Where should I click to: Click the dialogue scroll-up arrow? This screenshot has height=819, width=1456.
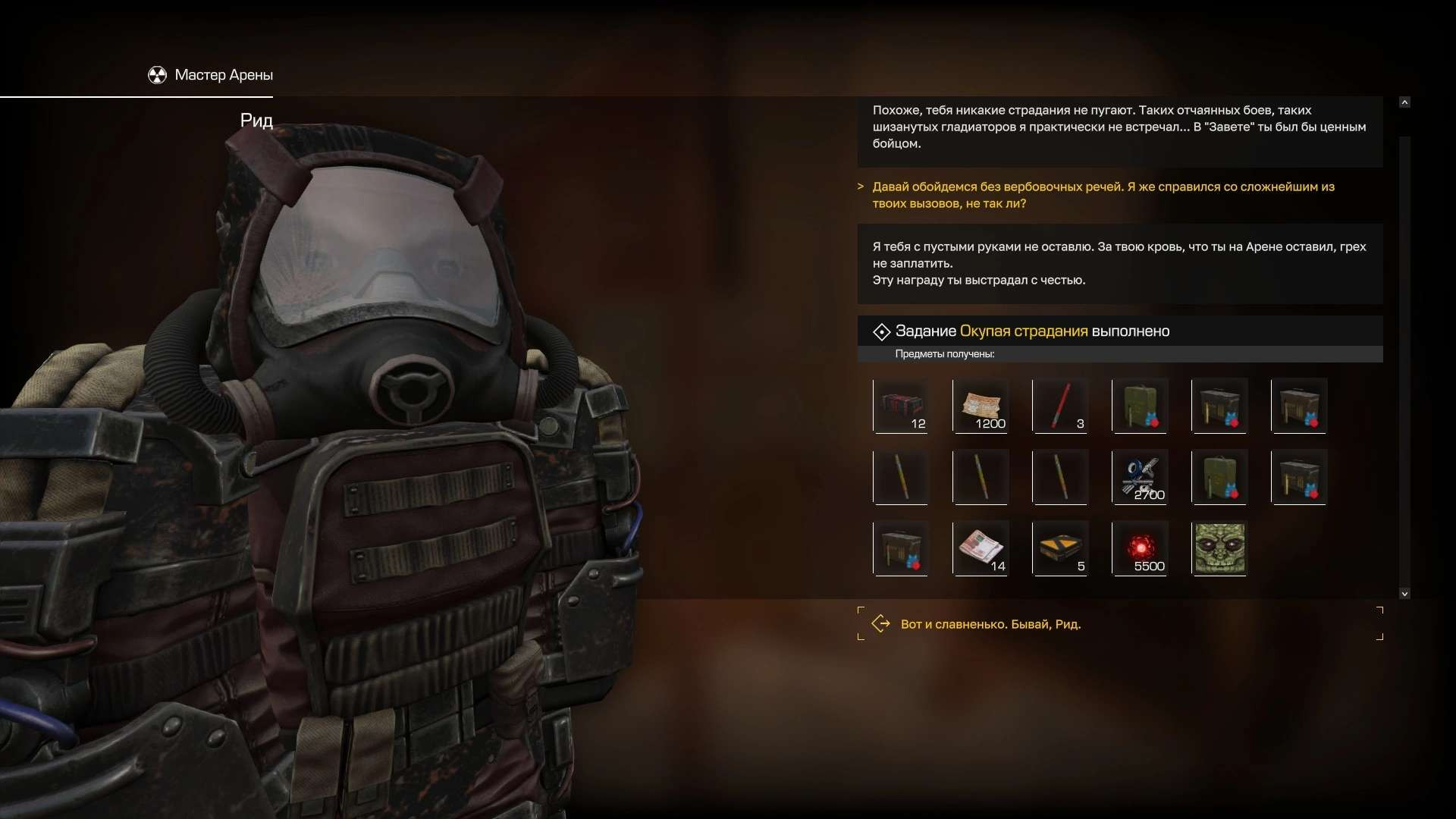click(x=1404, y=102)
